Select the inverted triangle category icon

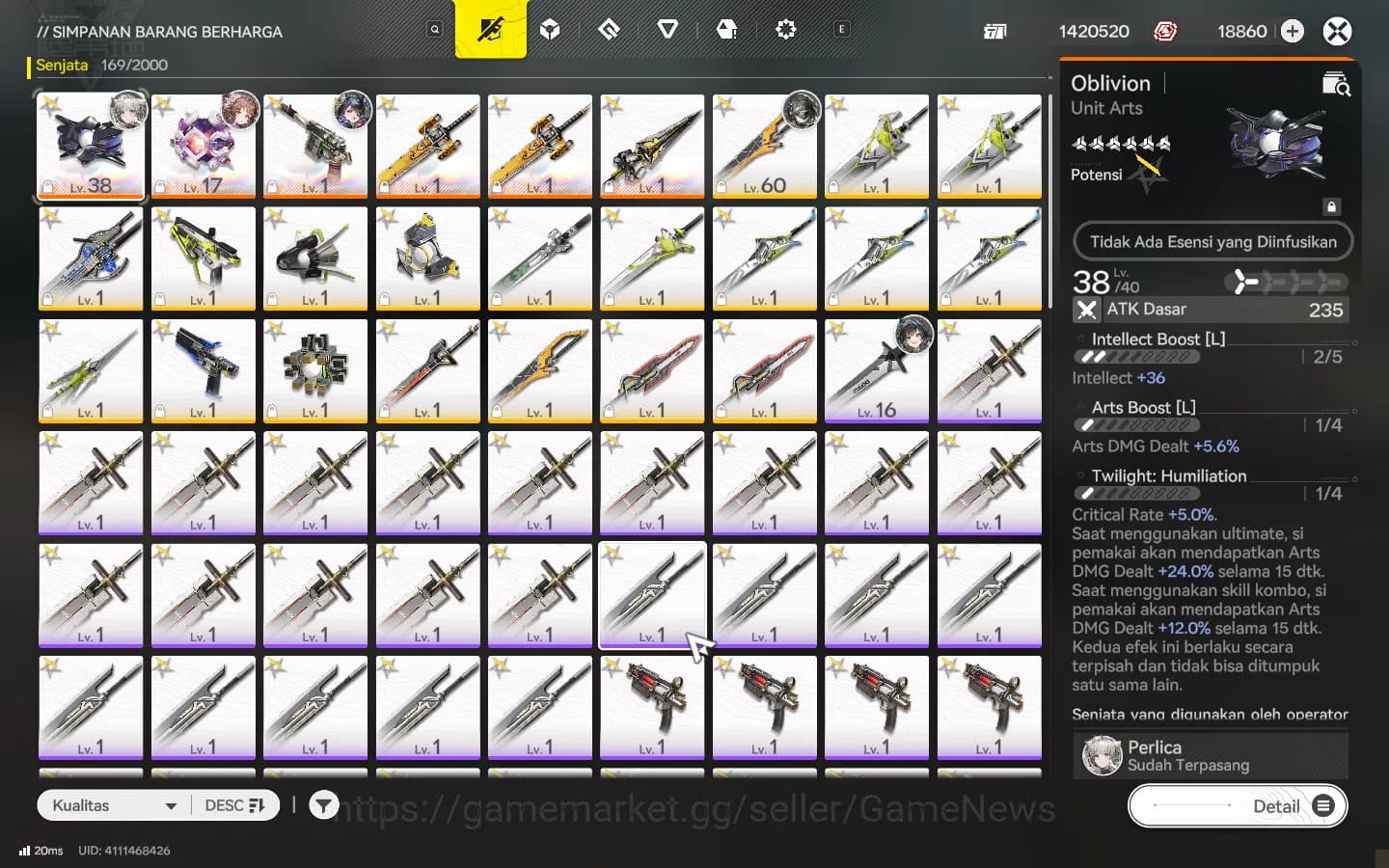click(667, 29)
